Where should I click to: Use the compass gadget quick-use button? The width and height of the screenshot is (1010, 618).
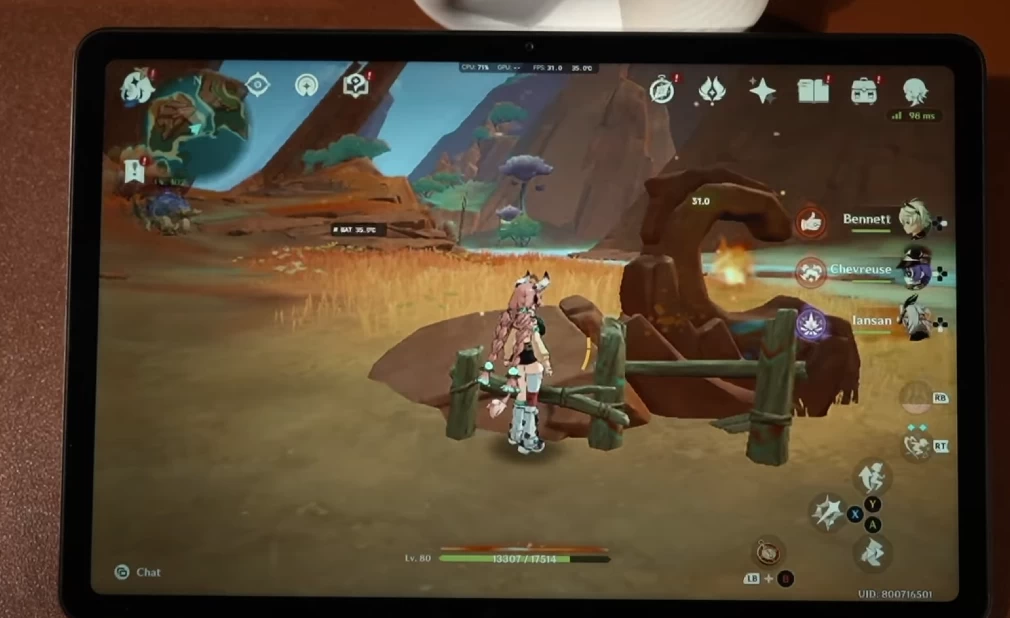coord(768,551)
